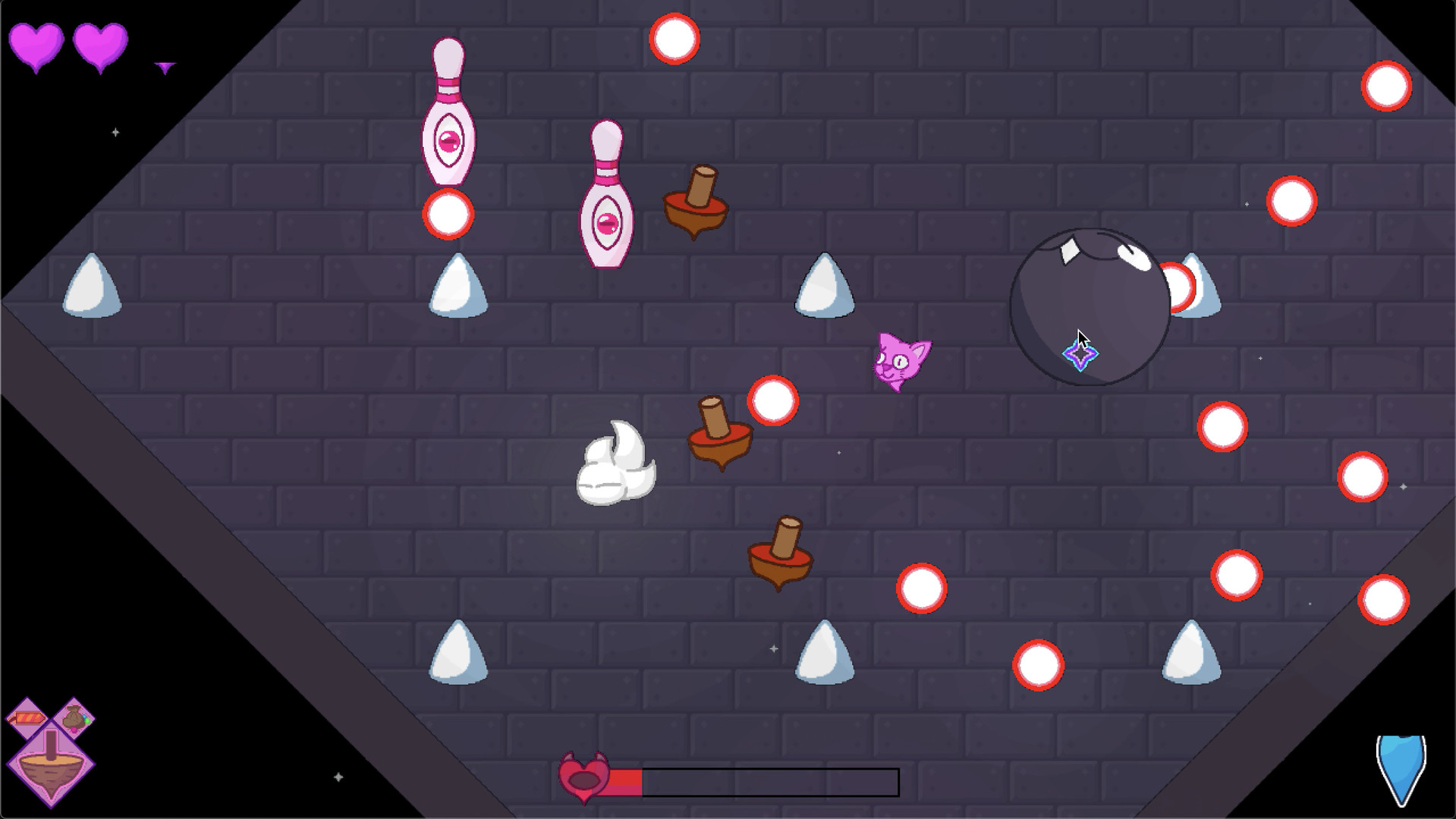Click the purple sparkle cursor reticle

[x=1080, y=353]
